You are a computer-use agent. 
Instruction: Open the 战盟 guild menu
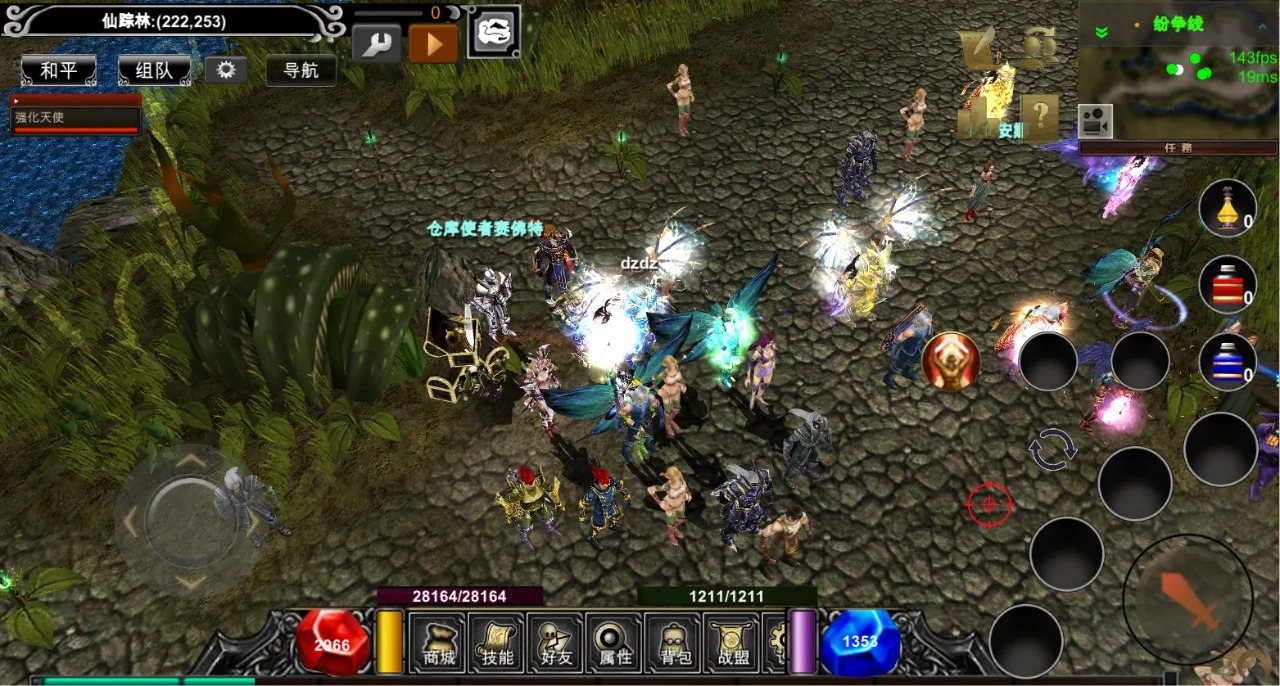coord(733,645)
